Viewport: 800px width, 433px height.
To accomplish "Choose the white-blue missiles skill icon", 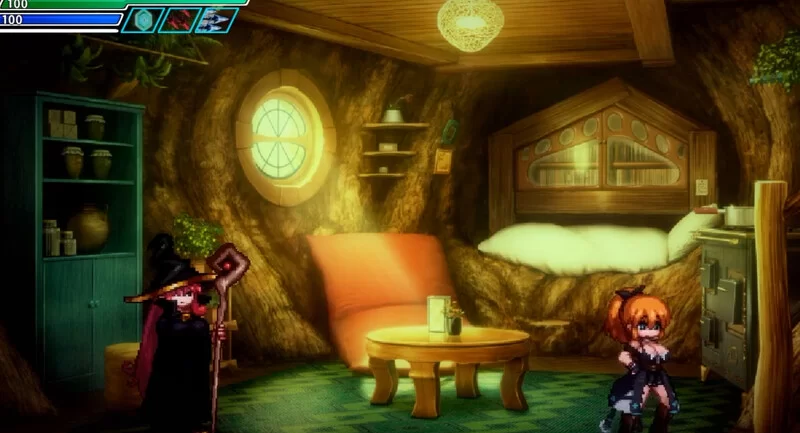I will (215, 20).
